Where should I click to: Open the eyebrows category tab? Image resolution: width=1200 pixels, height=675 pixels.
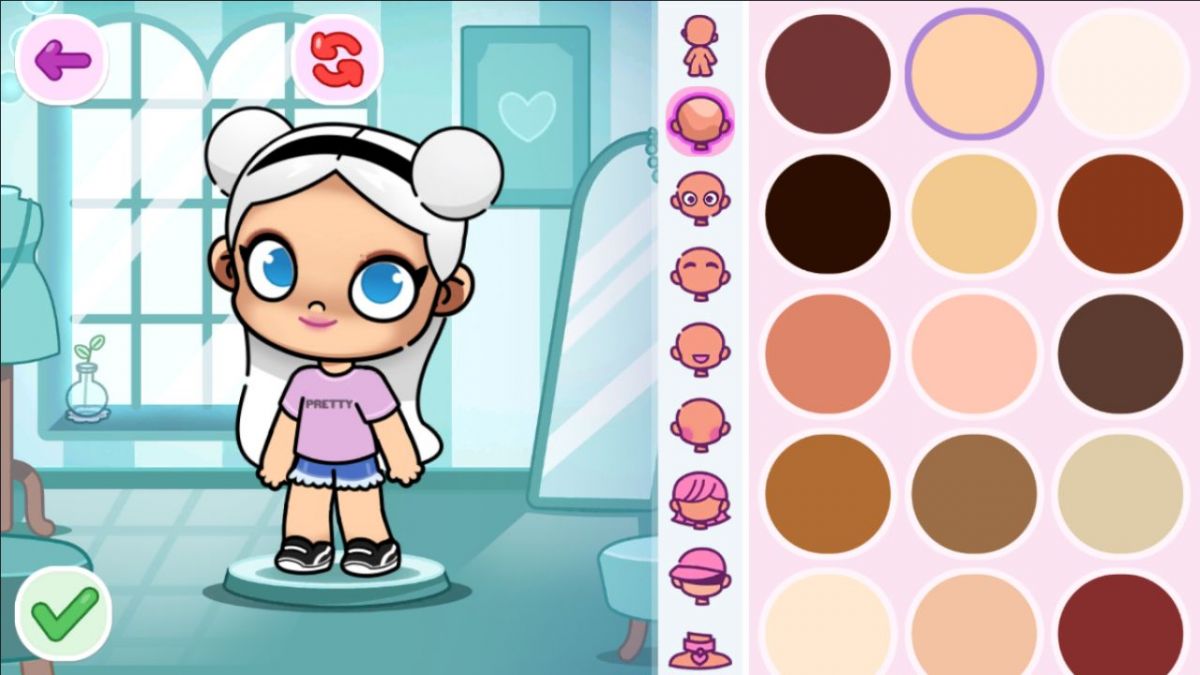700,269
